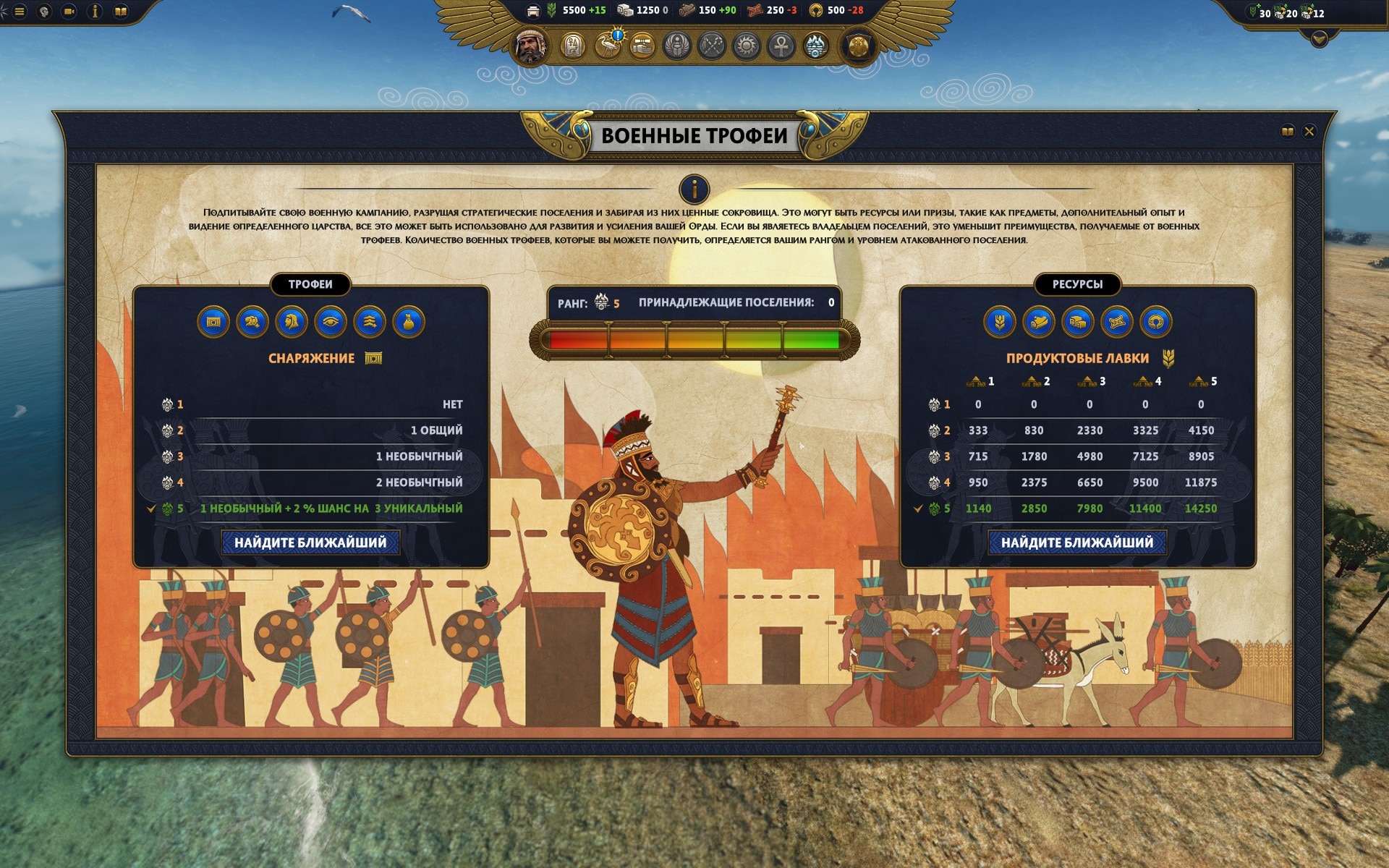Open the bronze hide resource tab

click(1116, 322)
